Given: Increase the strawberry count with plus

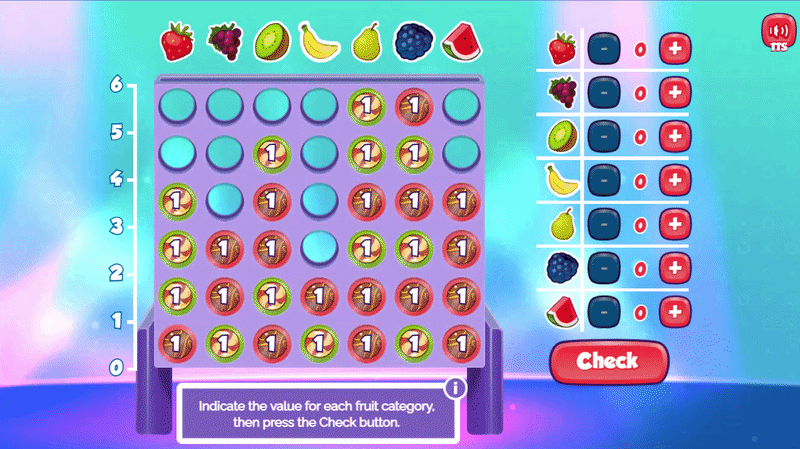Looking at the screenshot, I should click(x=676, y=48).
